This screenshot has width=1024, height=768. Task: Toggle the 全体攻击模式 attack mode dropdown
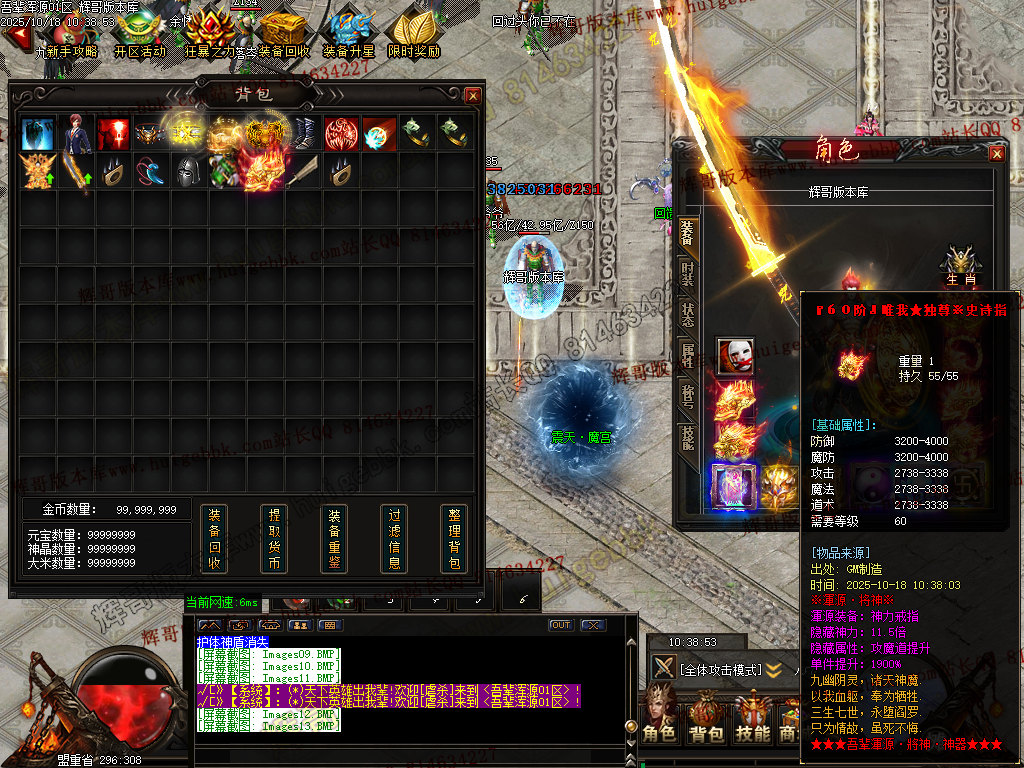coord(773,669)
